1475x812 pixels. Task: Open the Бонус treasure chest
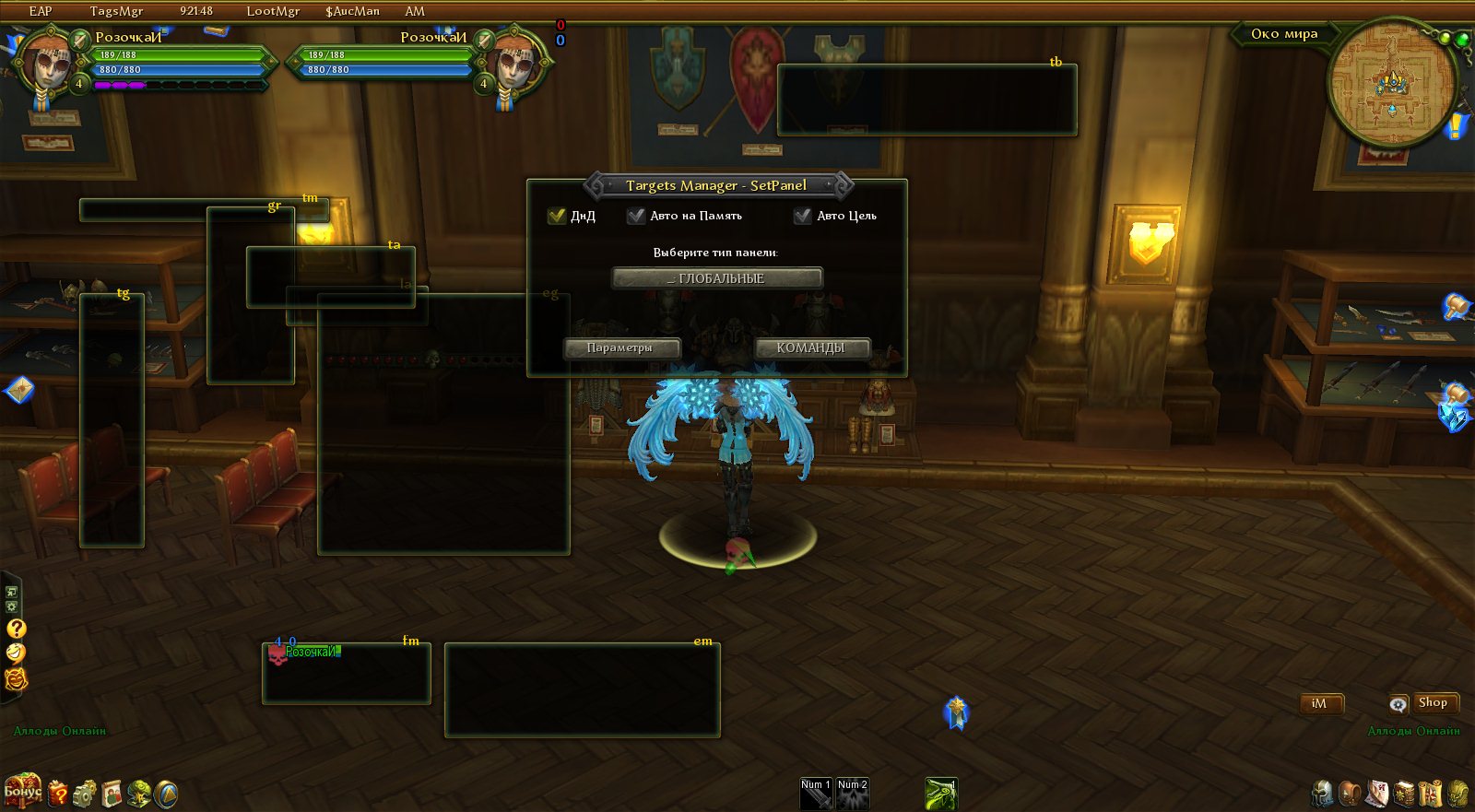22,790
